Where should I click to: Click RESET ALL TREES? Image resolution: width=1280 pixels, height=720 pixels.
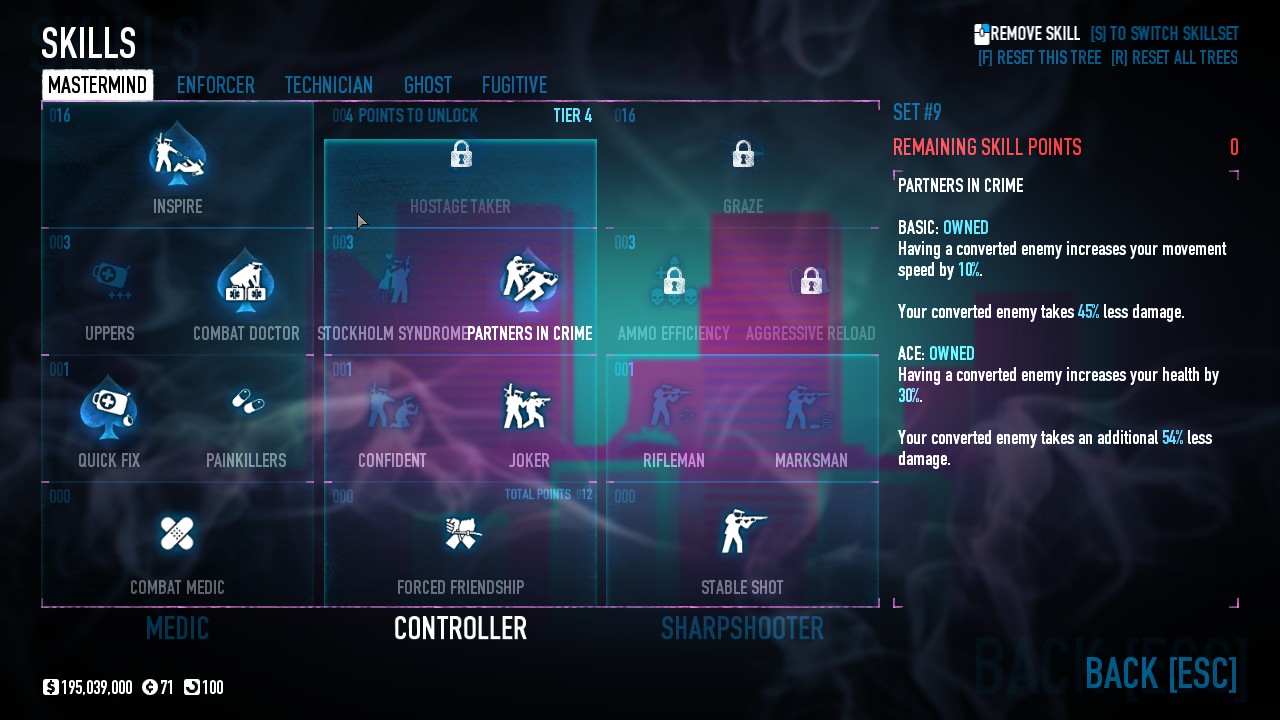click(x=1174, y=58)
